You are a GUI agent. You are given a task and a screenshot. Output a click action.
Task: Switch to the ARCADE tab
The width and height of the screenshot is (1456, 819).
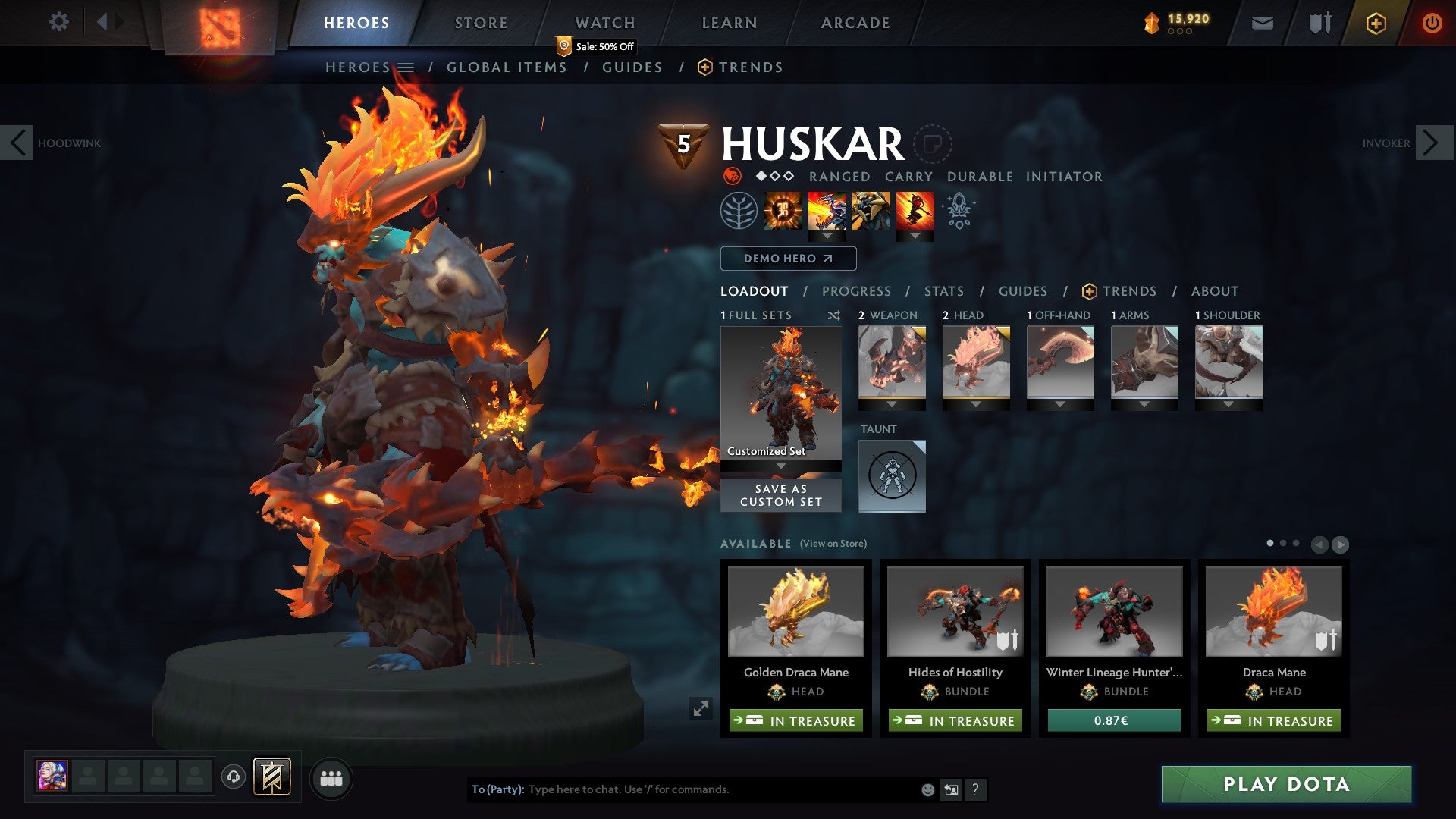(855, 23)
